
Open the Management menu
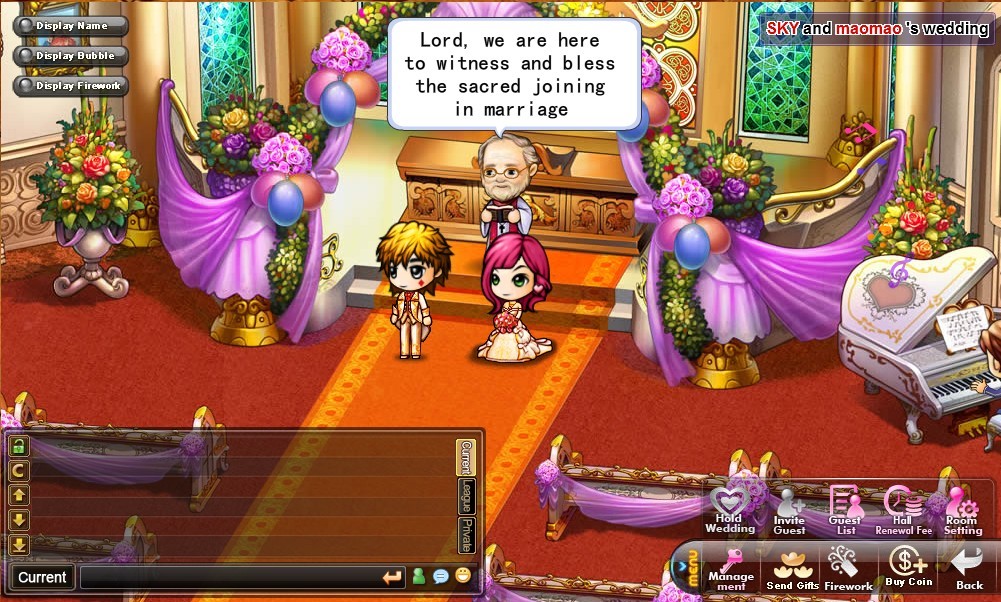[731, 568]
